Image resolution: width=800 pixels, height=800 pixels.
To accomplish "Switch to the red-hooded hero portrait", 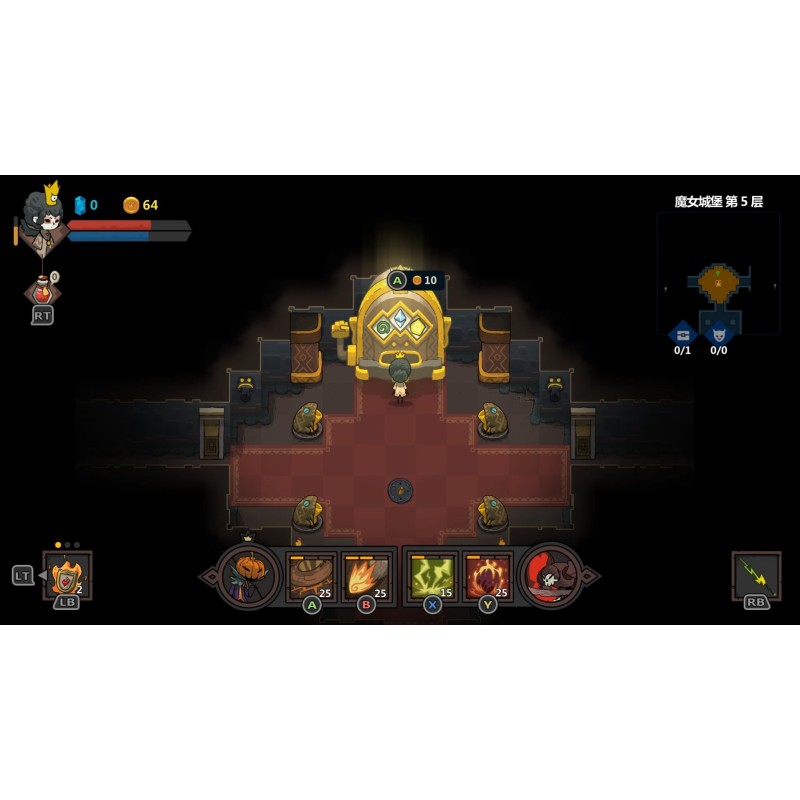I will click(x=551, y=576).
